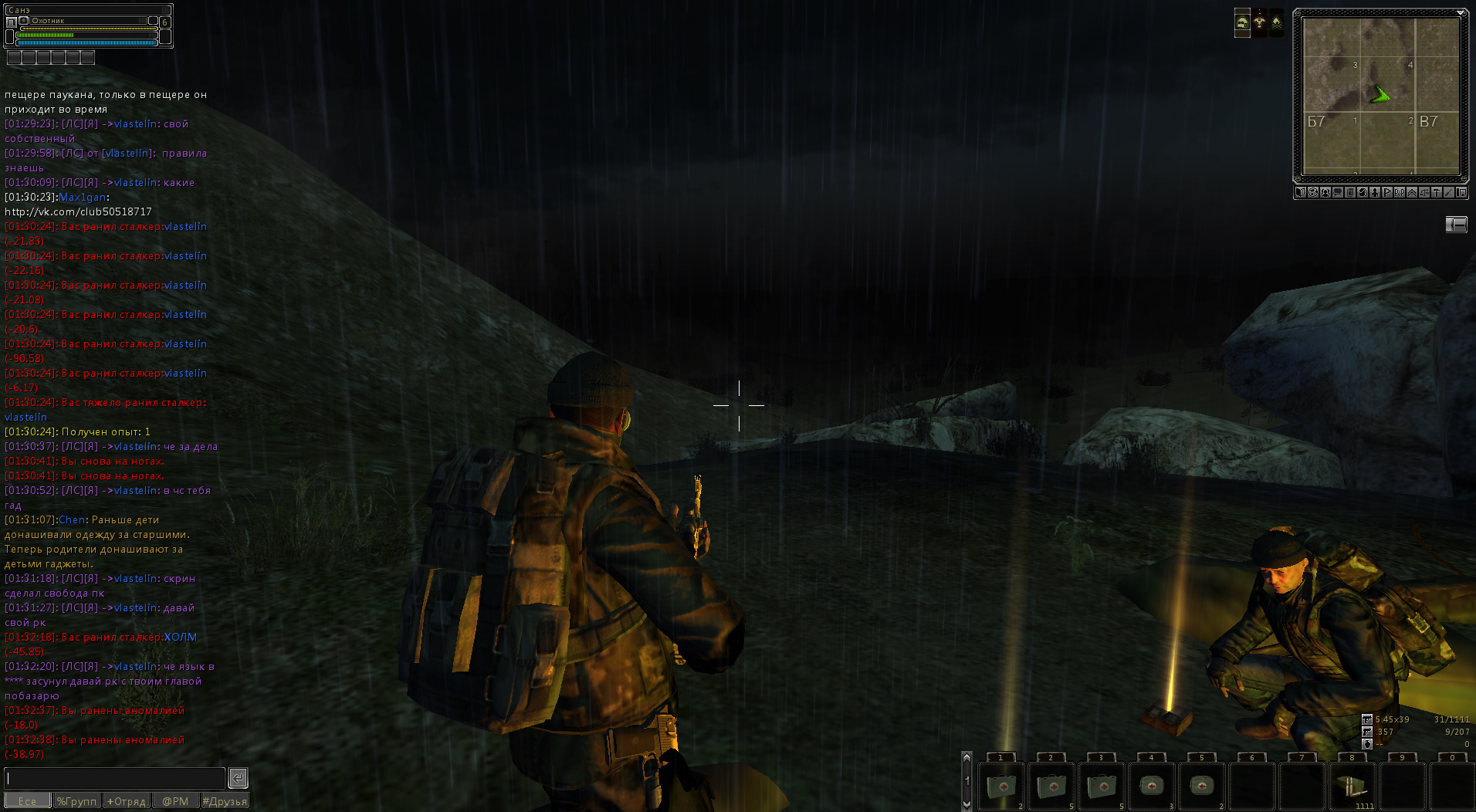Viewport: 1476px width, 812px height.
Task: Click the minimap area
Action: click(x=1381, y=95)
